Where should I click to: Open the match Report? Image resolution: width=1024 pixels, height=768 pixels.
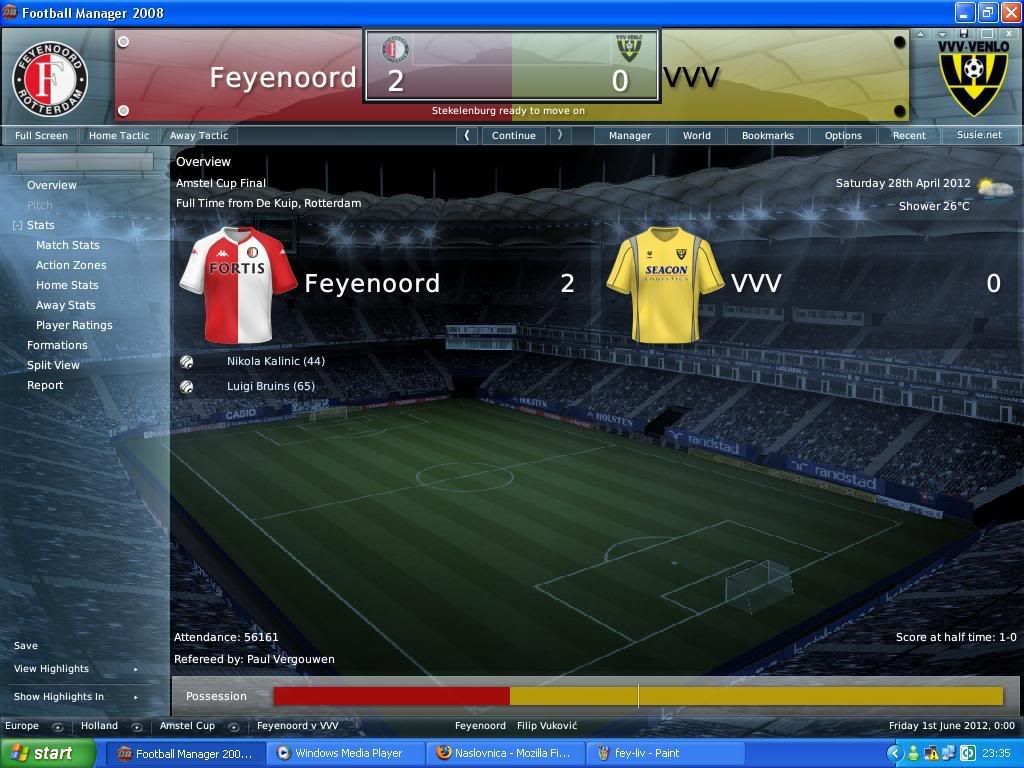pos(45,385)
